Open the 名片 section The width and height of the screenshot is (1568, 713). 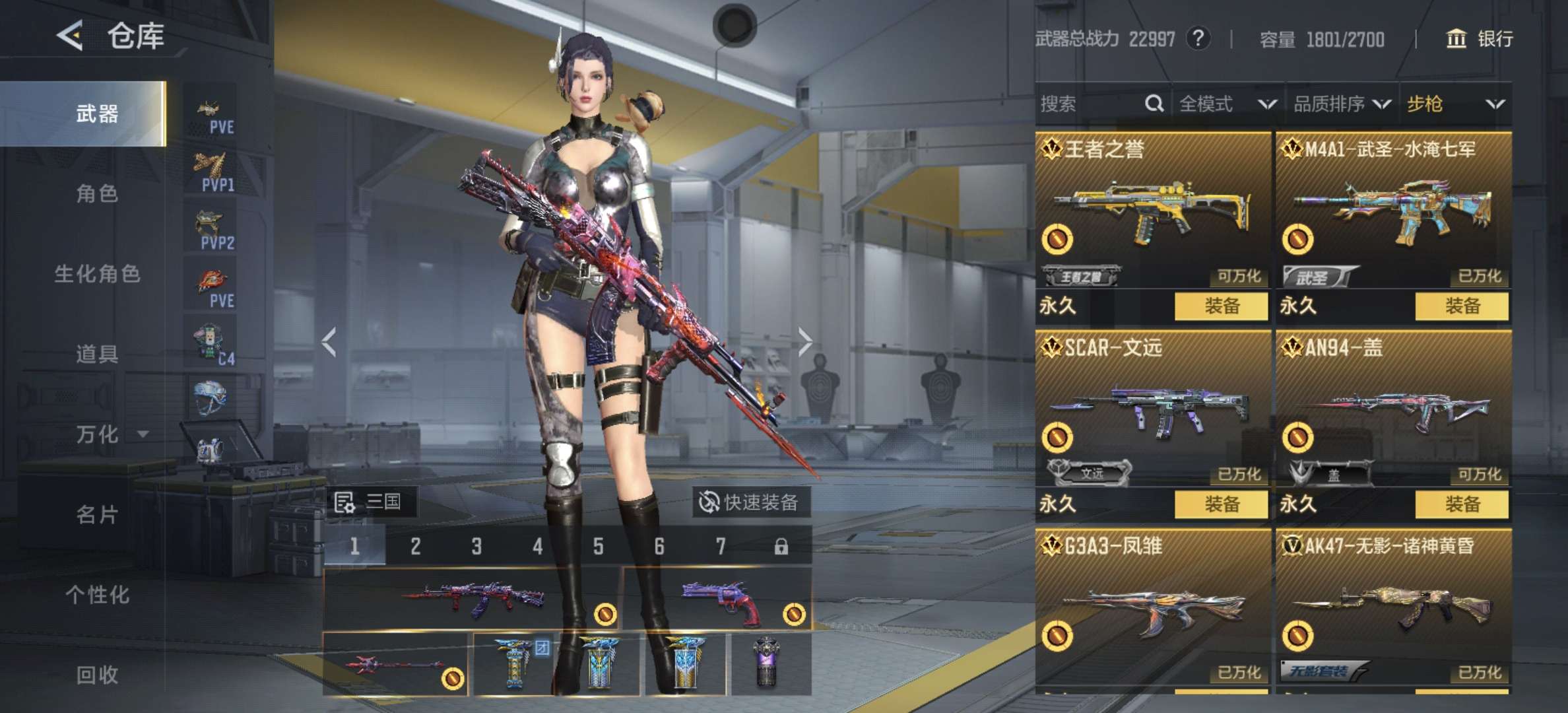click(97, 514)
